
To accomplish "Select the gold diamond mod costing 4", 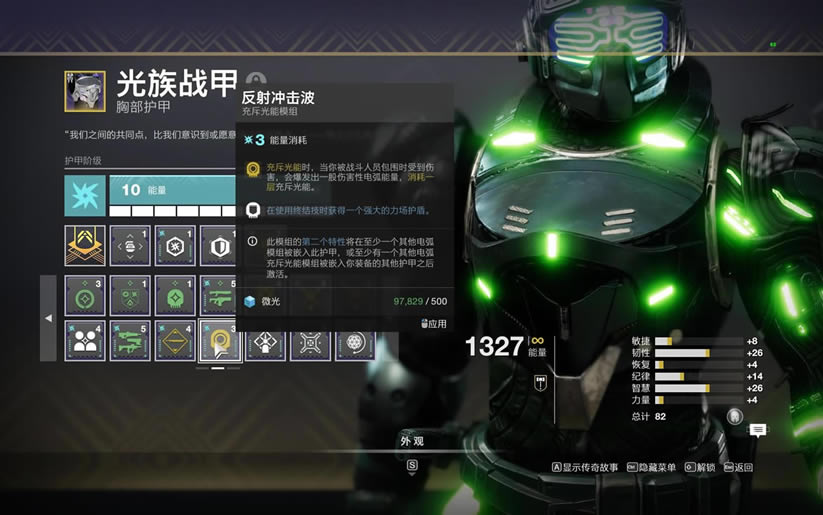I will pyautogui.click(x=175, y=340).
